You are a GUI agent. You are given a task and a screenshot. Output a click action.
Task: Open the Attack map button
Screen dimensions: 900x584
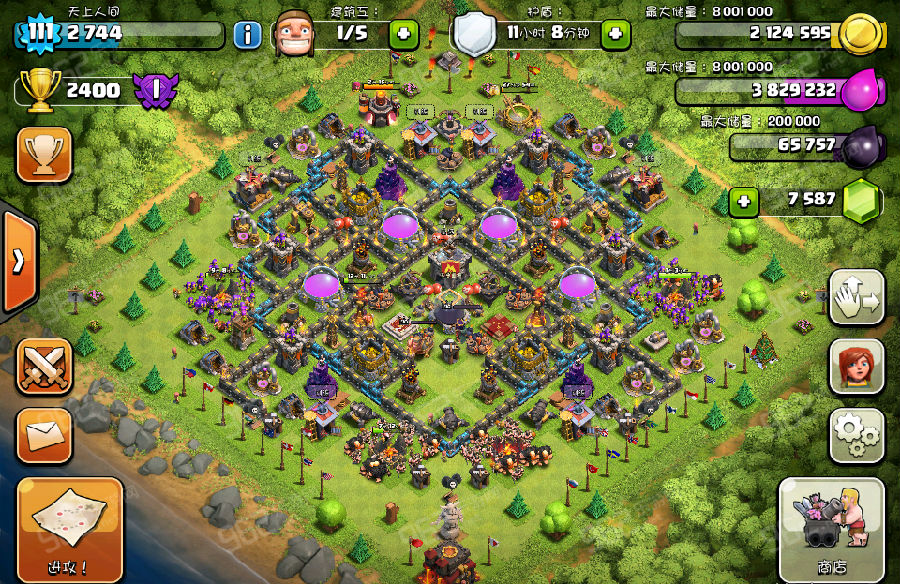coord(70,528)
